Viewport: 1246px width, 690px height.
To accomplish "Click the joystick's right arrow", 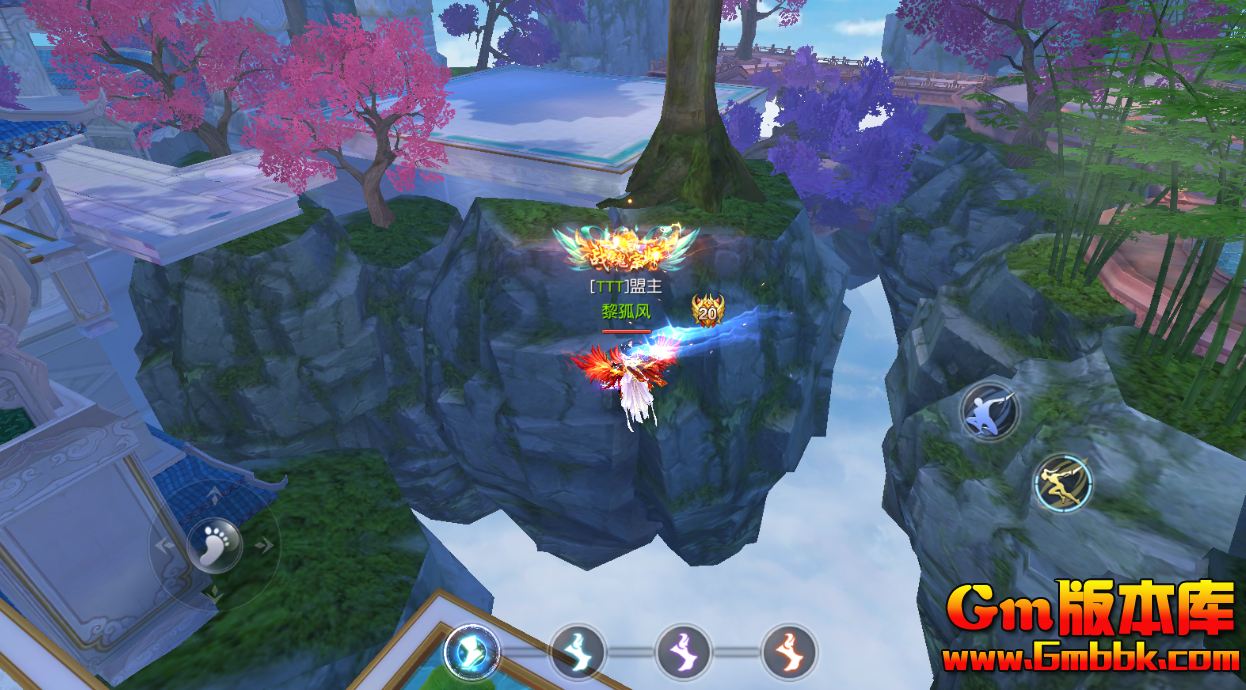I will point(266,545).
